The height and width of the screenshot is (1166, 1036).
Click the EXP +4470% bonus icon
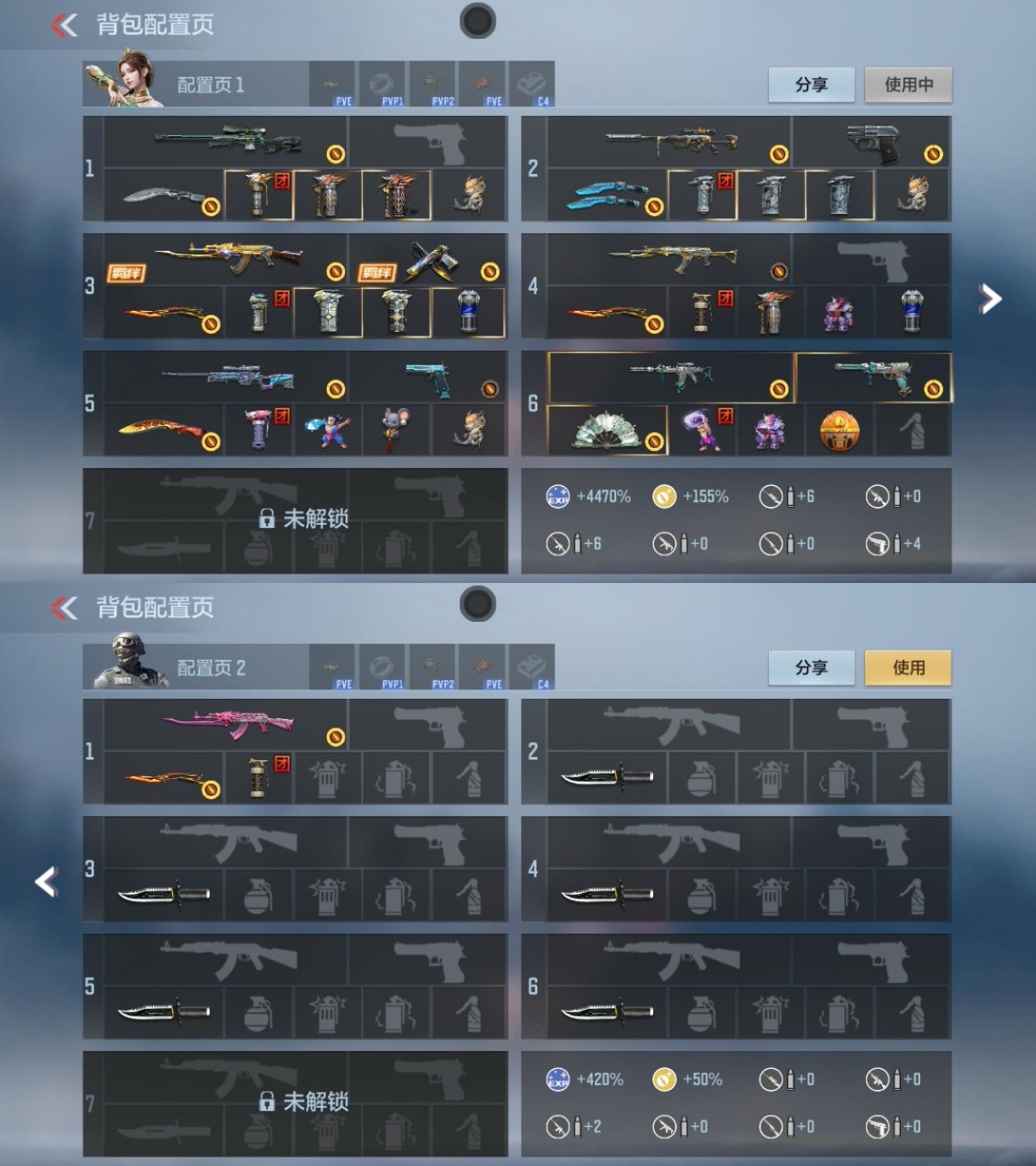point(555,496)
